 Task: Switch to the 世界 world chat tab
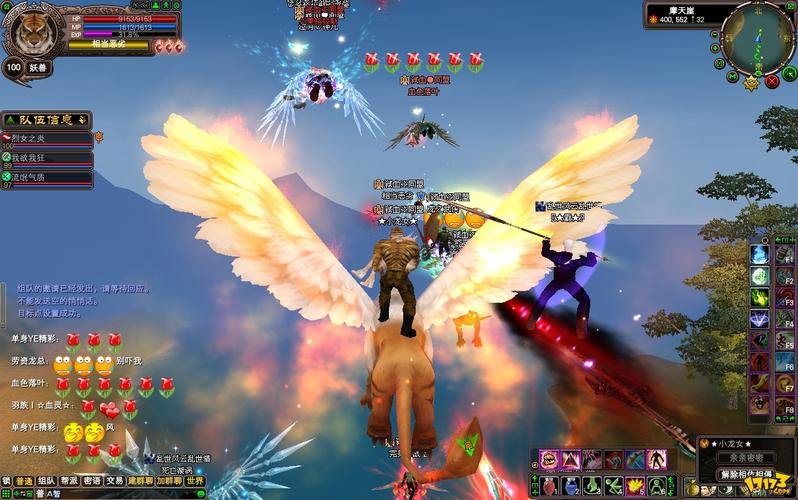tap(195, 481)
